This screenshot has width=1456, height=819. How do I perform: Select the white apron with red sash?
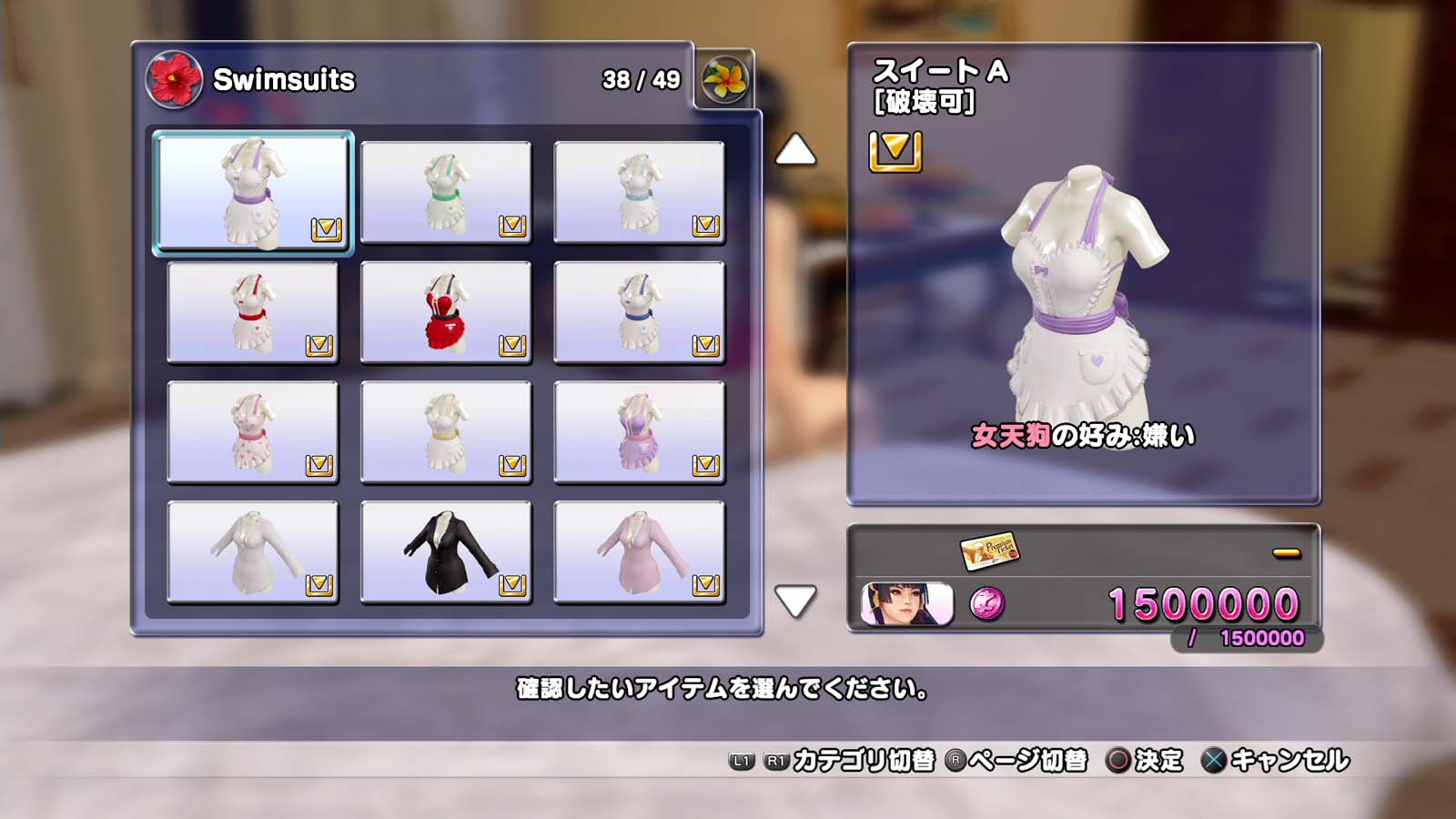coord(253,312)
